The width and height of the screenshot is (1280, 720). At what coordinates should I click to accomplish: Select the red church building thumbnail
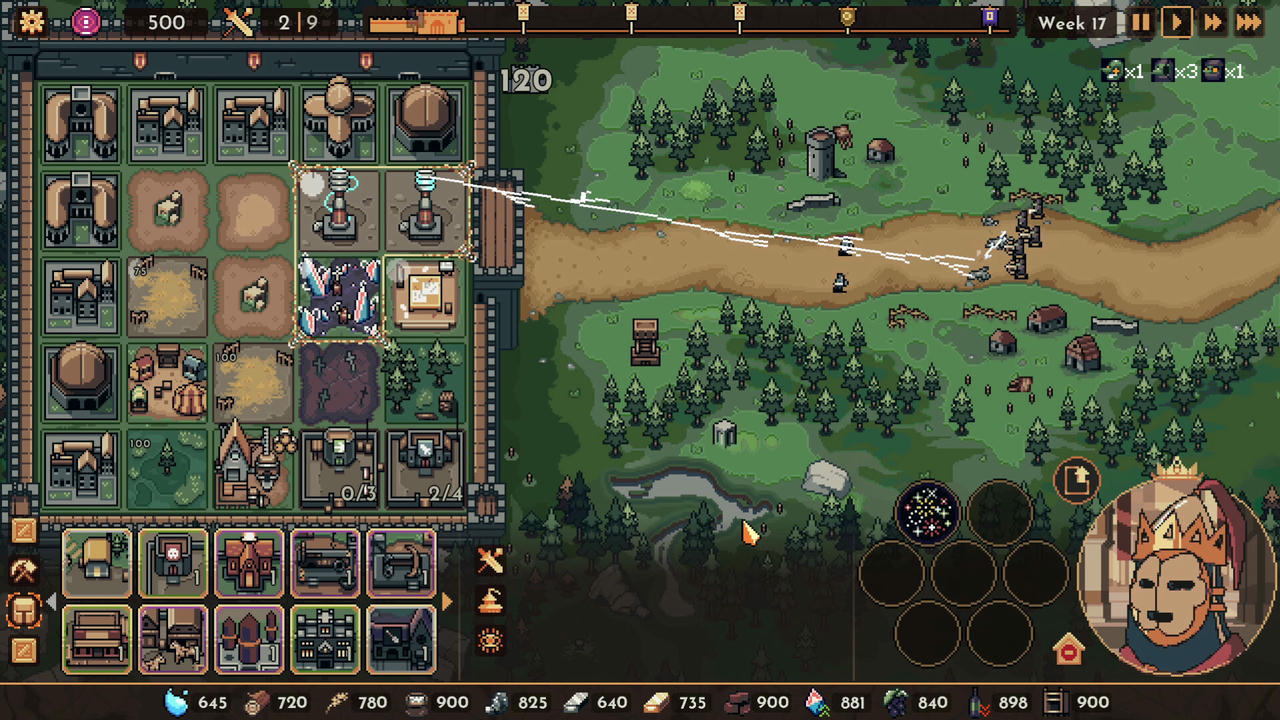(x=249, y=563)
